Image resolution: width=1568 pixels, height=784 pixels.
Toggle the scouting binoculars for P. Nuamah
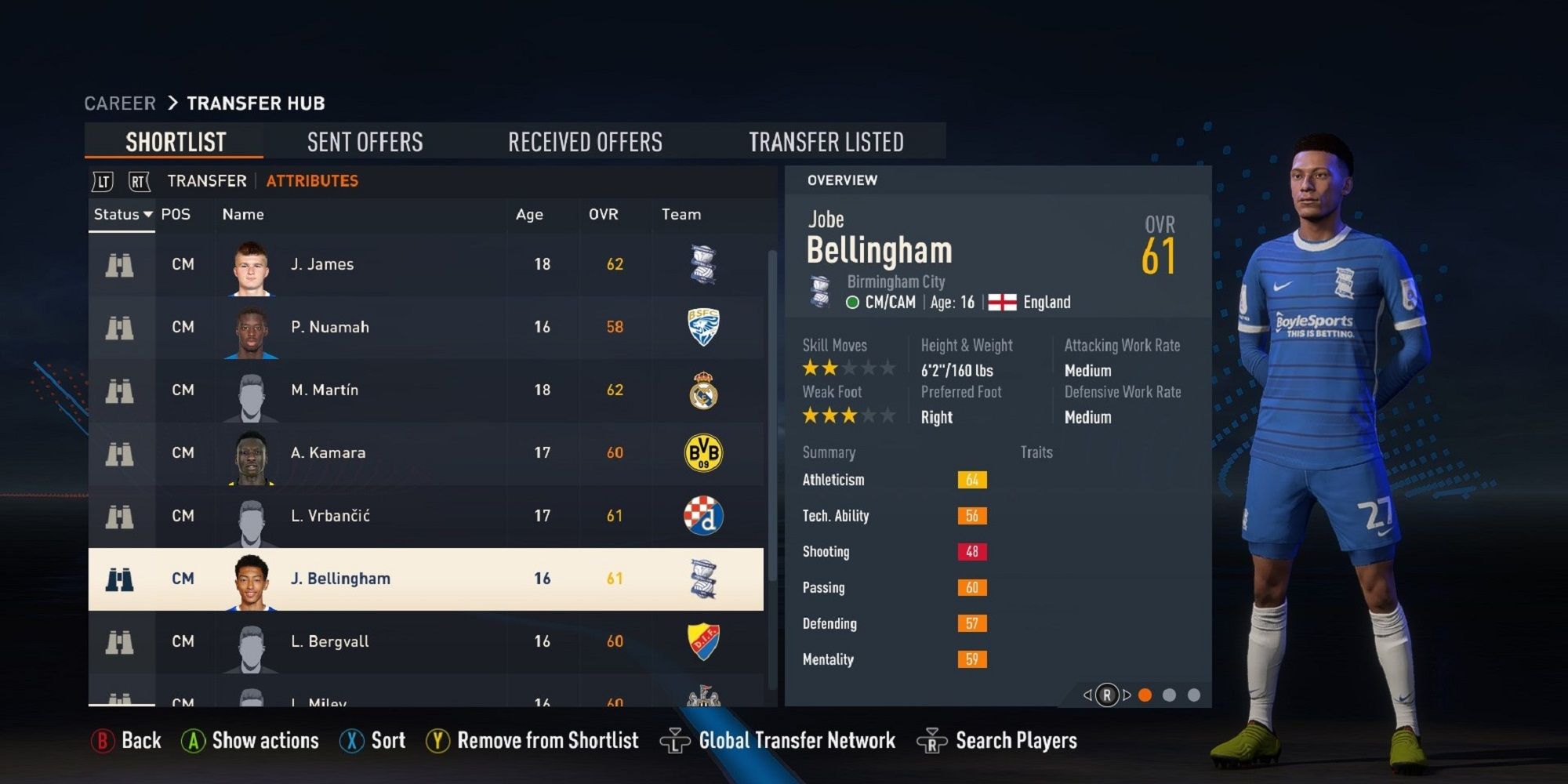click(x=122, y=327)
